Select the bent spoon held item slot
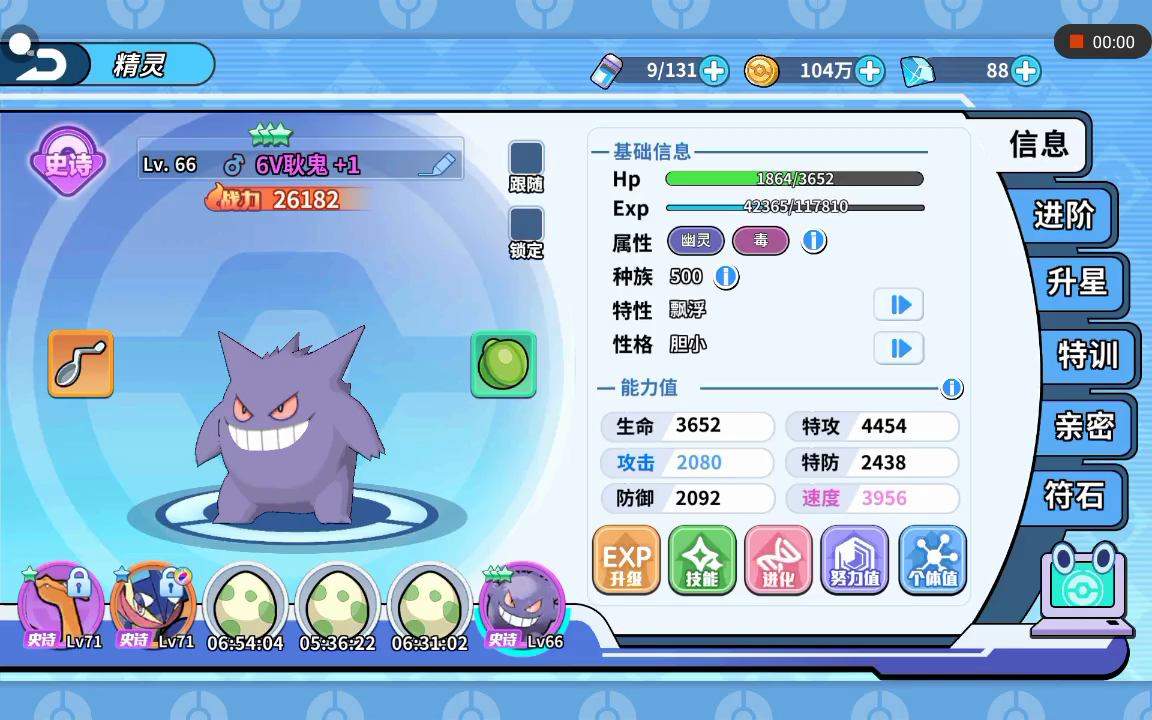The image size is (1152, 720). click(x=81, y=364)
